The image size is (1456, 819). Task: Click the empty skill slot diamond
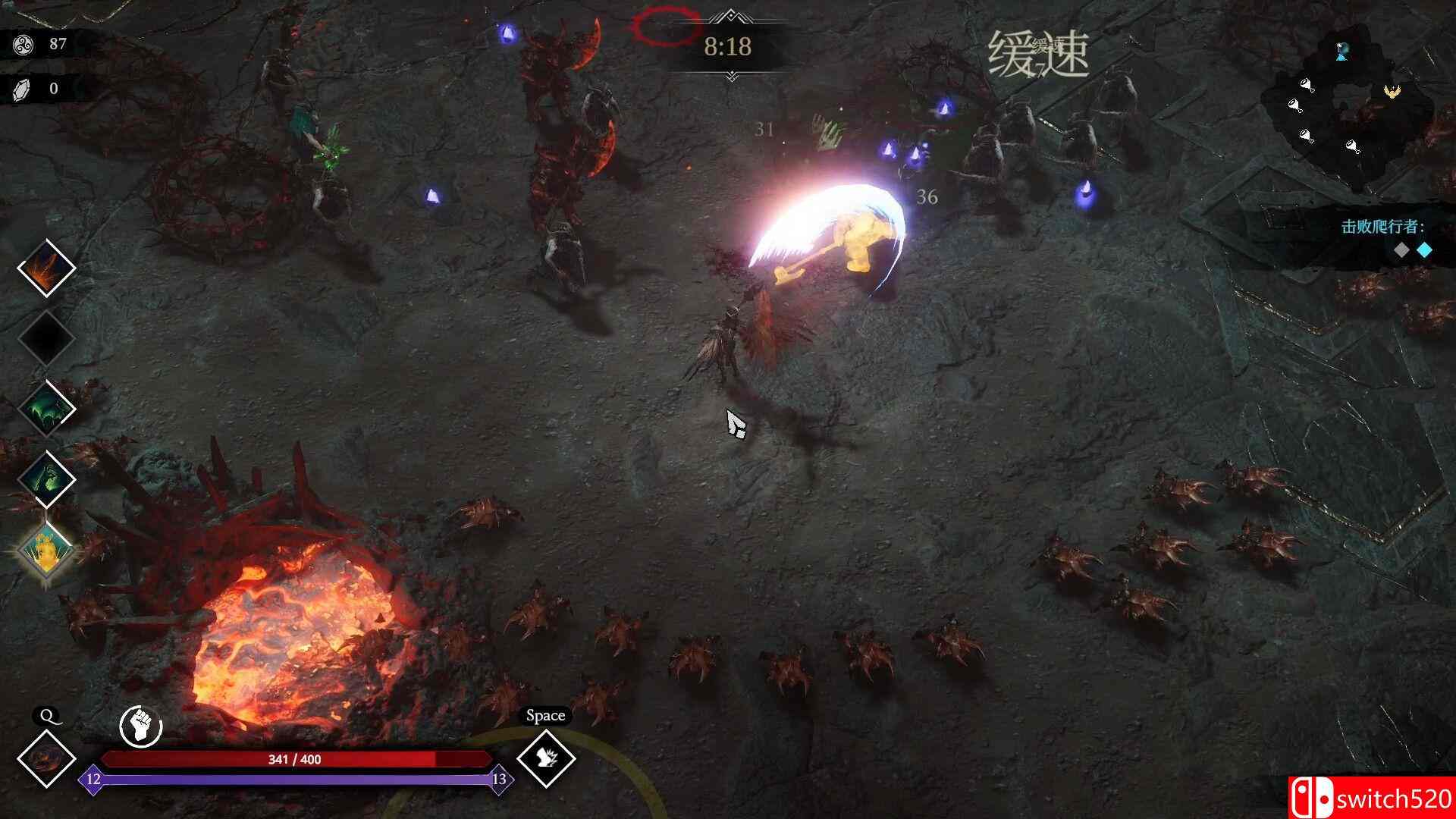(45, 339)
